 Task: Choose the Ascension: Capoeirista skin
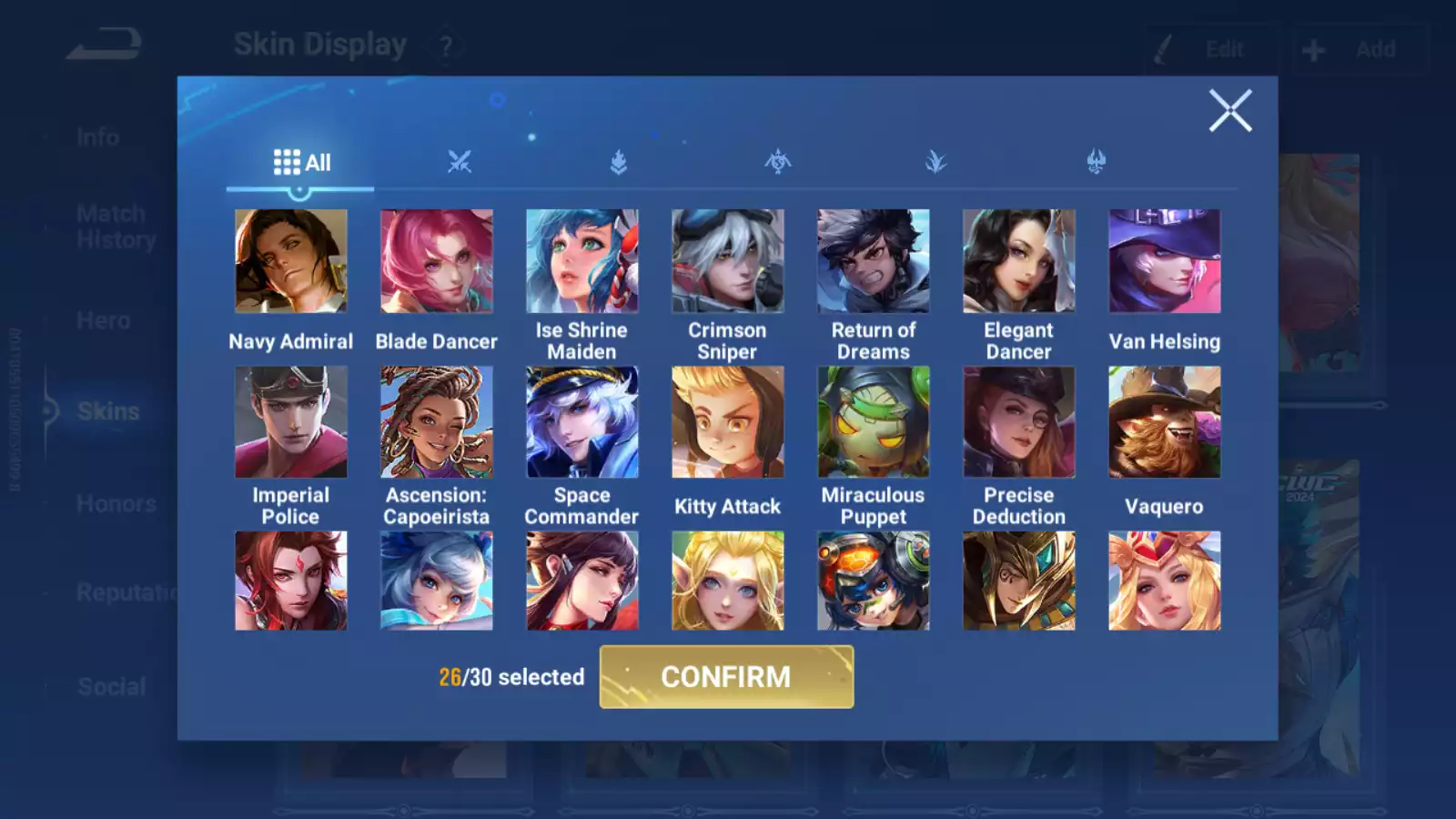437,422
